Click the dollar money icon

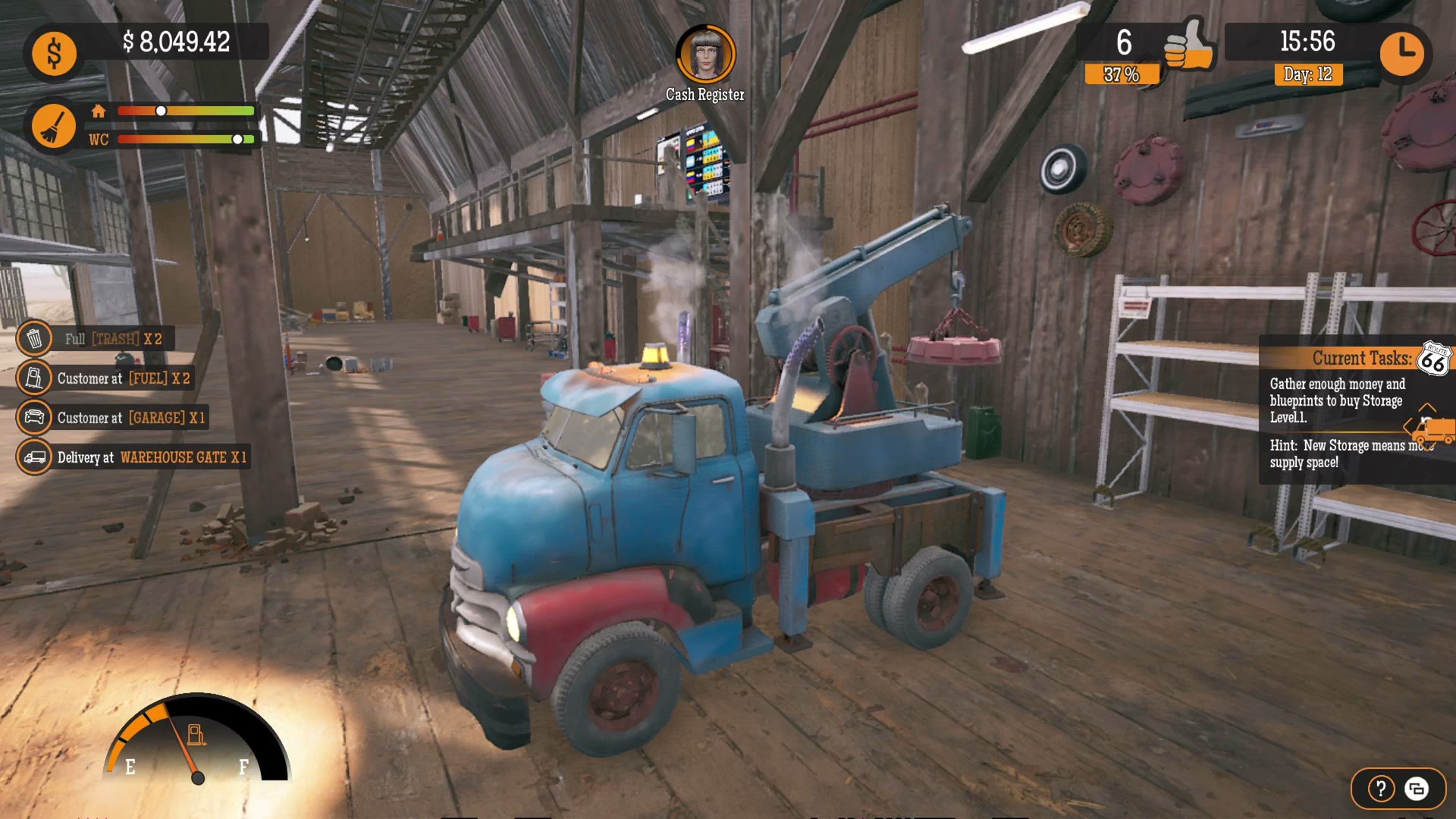click(x=54, y=54)
